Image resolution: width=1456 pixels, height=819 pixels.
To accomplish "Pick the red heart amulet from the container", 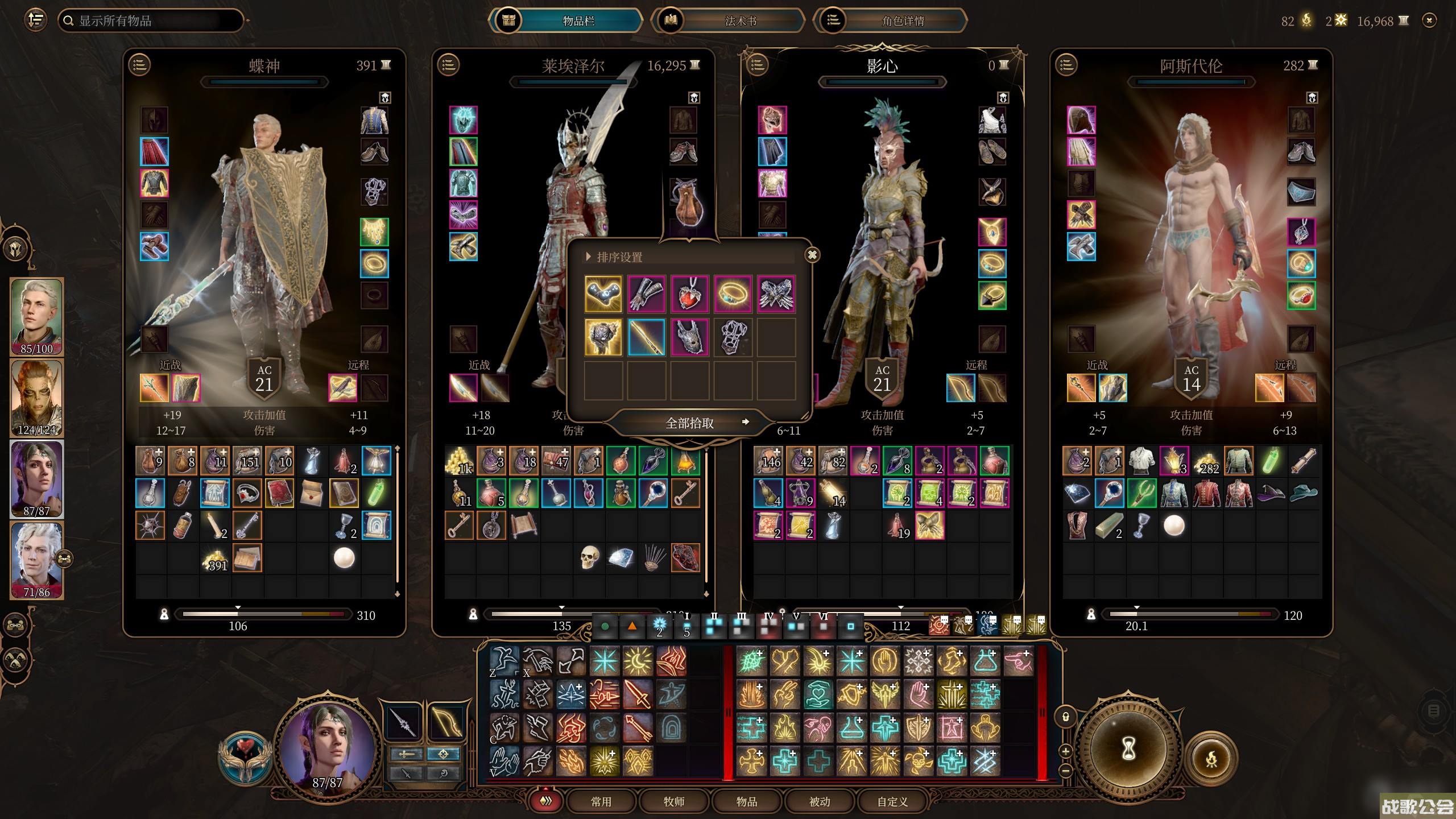I will [689, 294].
